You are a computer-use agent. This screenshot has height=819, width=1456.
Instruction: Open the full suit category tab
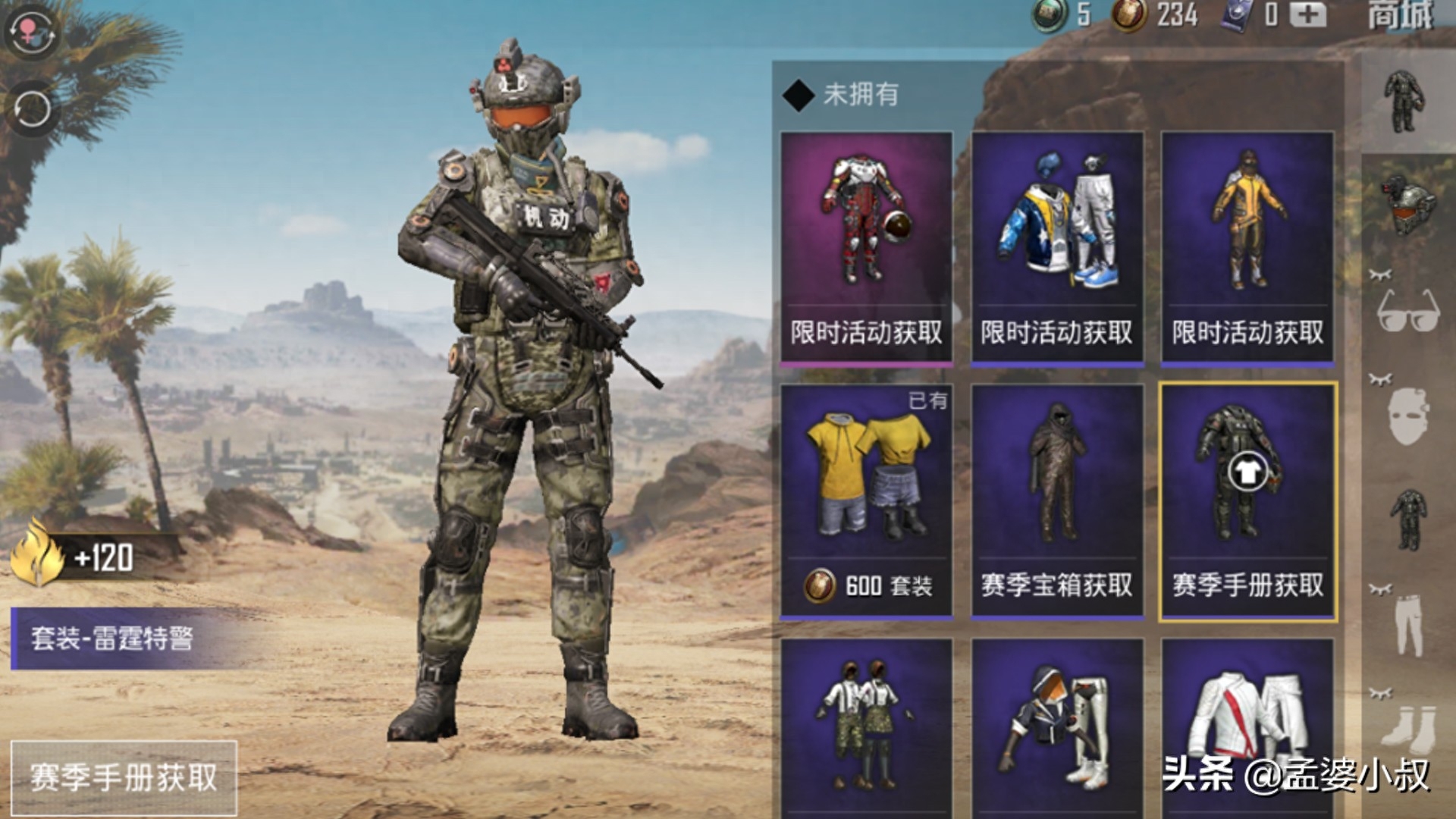click(1405, 102)
